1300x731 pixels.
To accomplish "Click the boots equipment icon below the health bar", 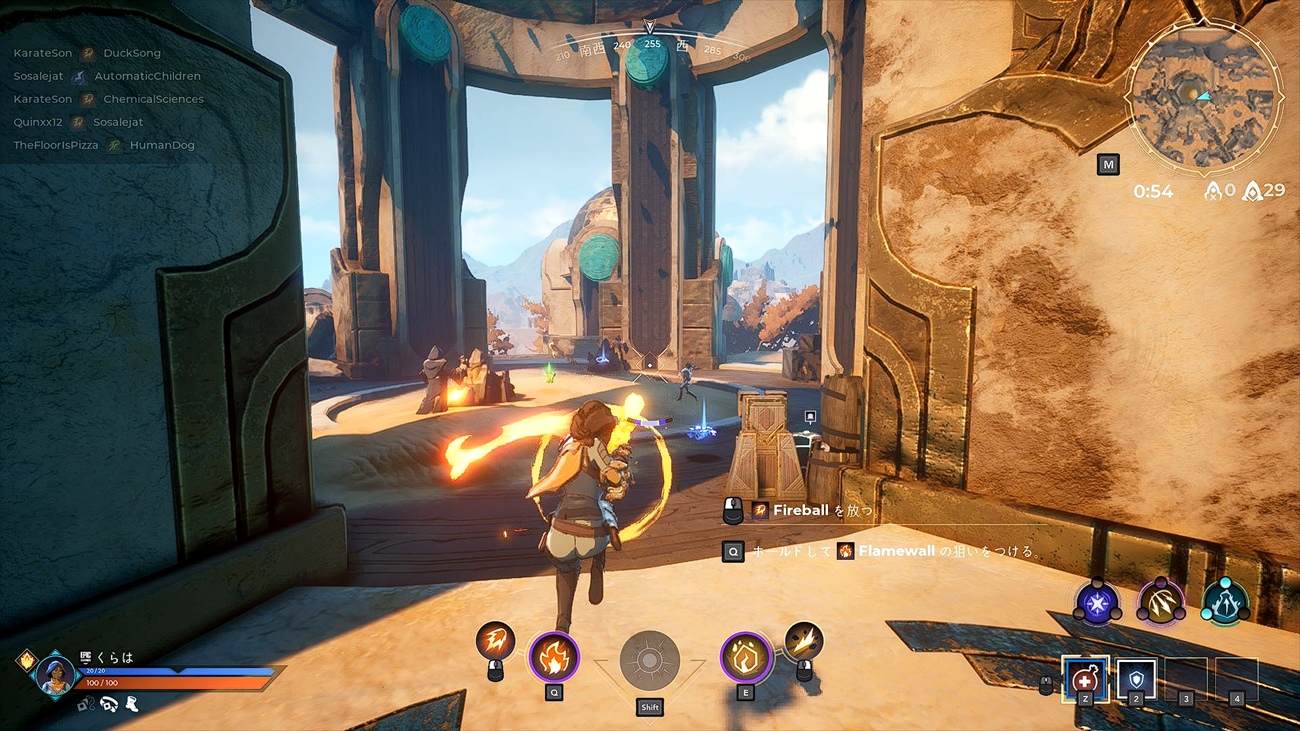I will (x=133, y=705).
